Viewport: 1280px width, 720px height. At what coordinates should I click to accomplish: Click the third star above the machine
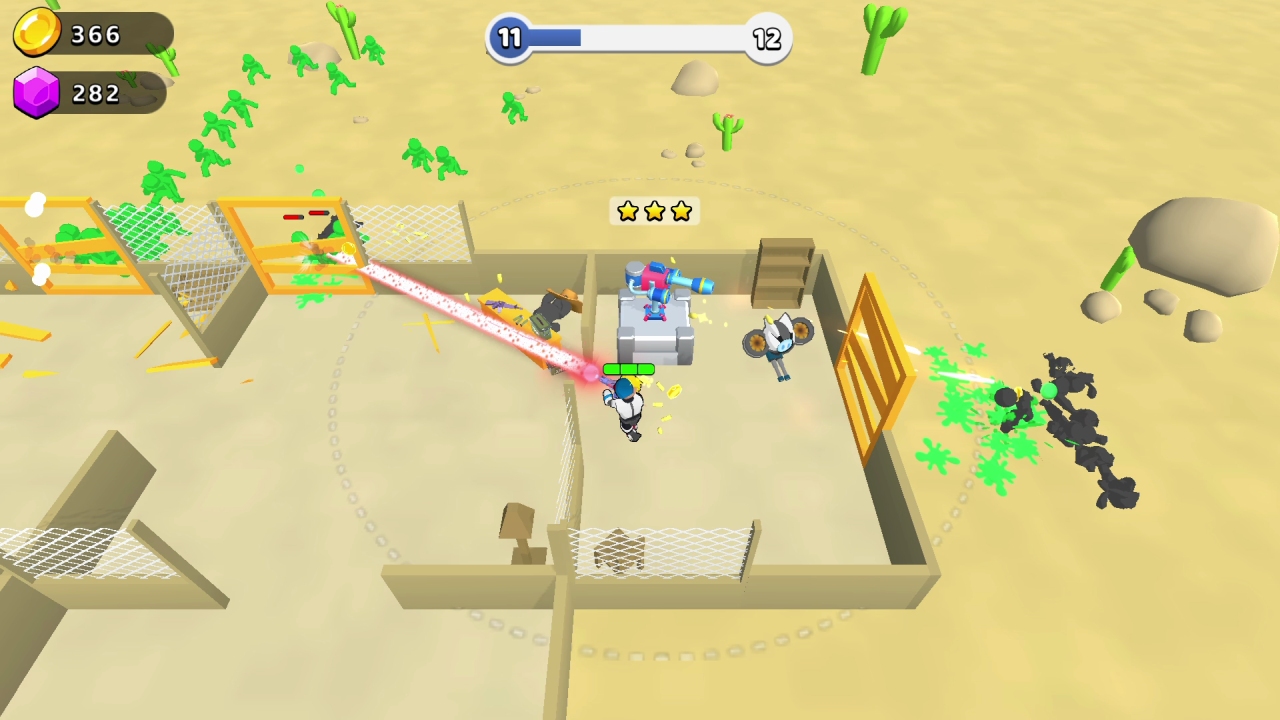point(681,211)
